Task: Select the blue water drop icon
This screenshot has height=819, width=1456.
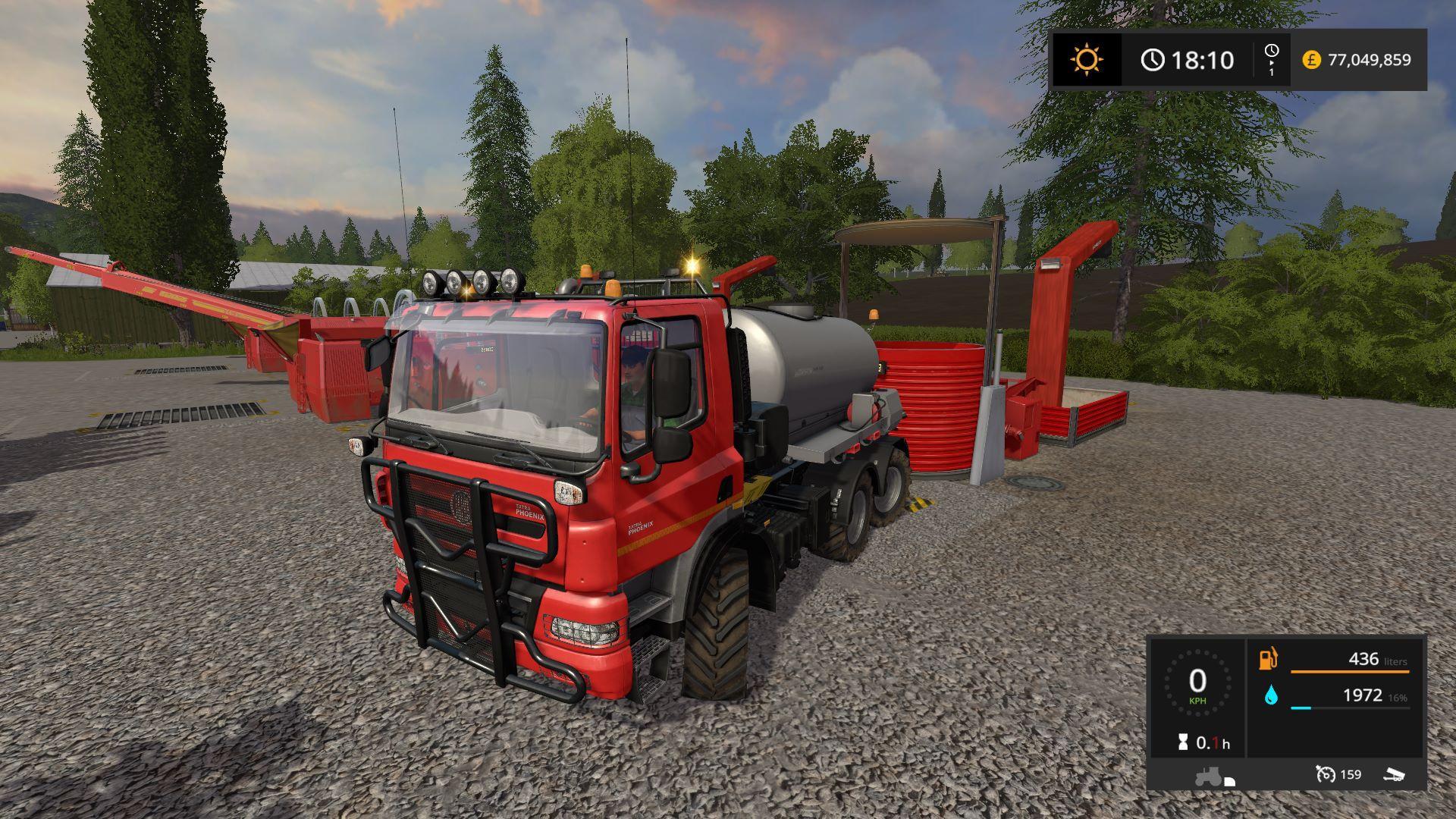Action: [x=1271, y=695]
